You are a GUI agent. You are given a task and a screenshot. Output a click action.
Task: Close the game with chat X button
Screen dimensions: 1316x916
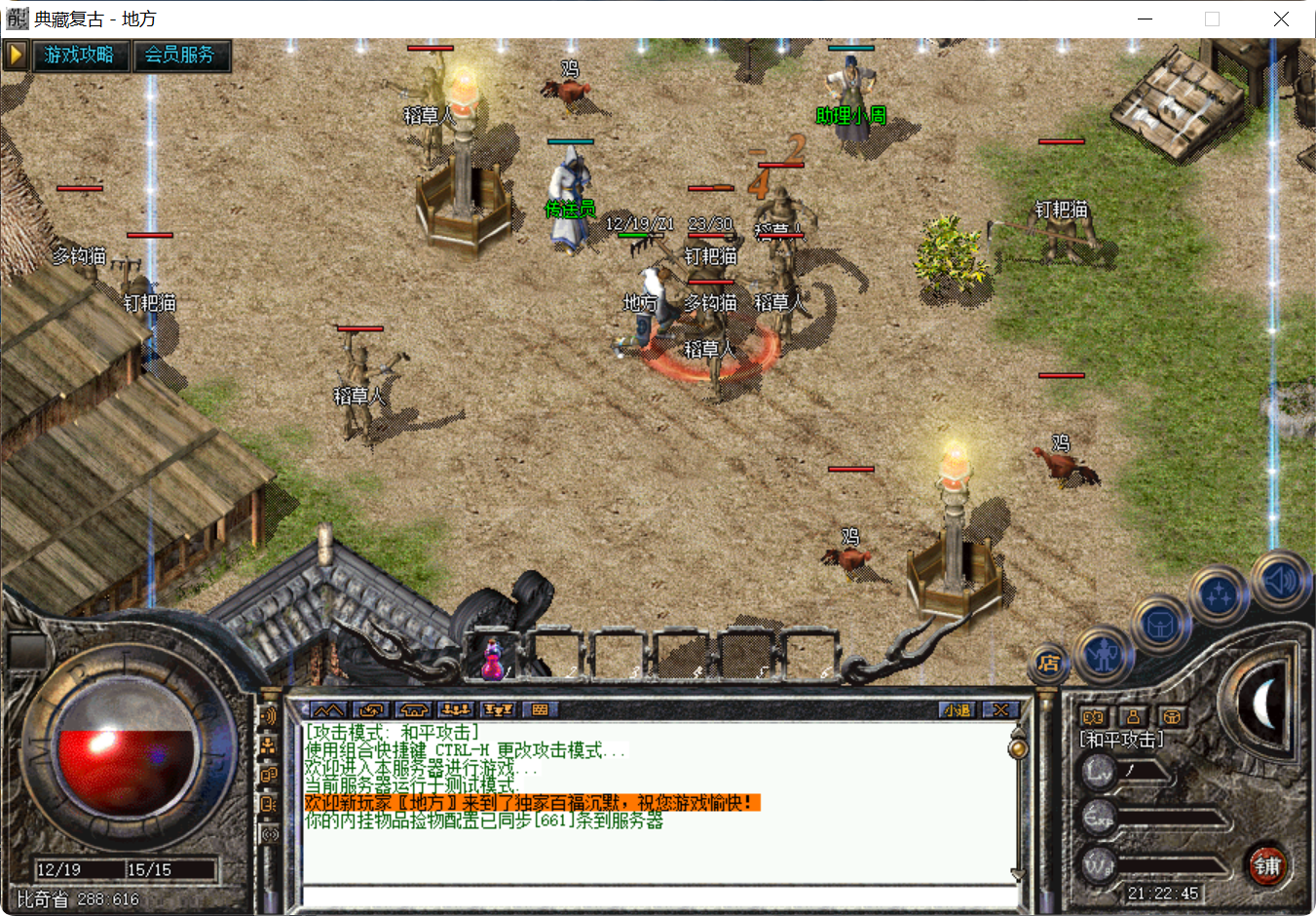point(999,709)
